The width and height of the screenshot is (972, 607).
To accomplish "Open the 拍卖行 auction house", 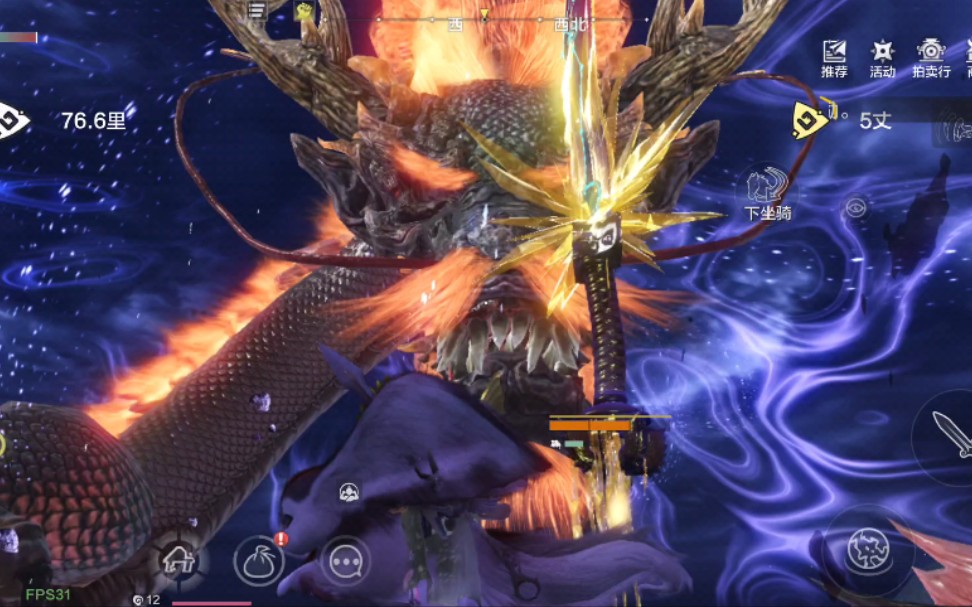I will tap(931, 58).
